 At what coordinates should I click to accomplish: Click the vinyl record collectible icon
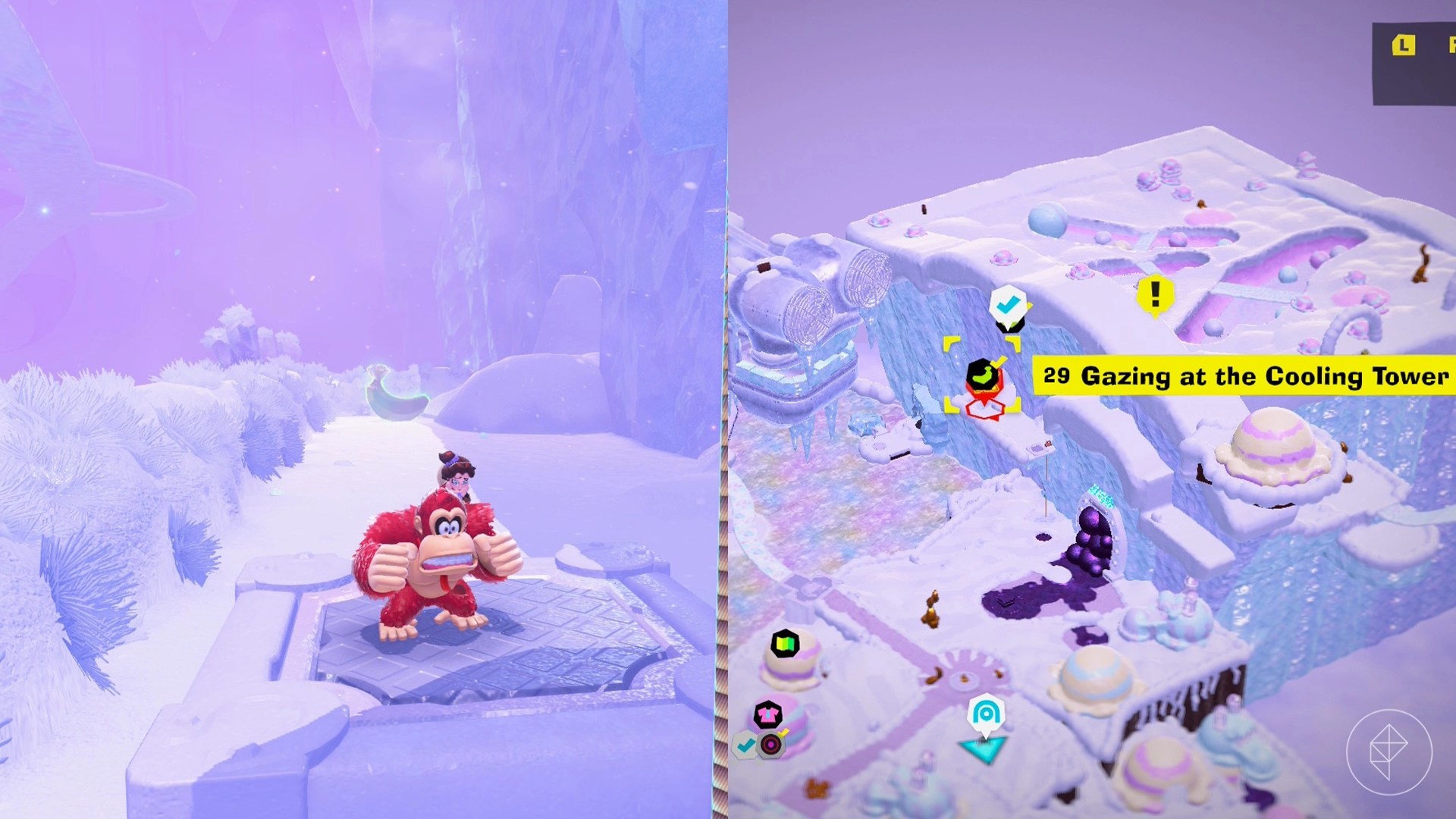tap(770, 746)
